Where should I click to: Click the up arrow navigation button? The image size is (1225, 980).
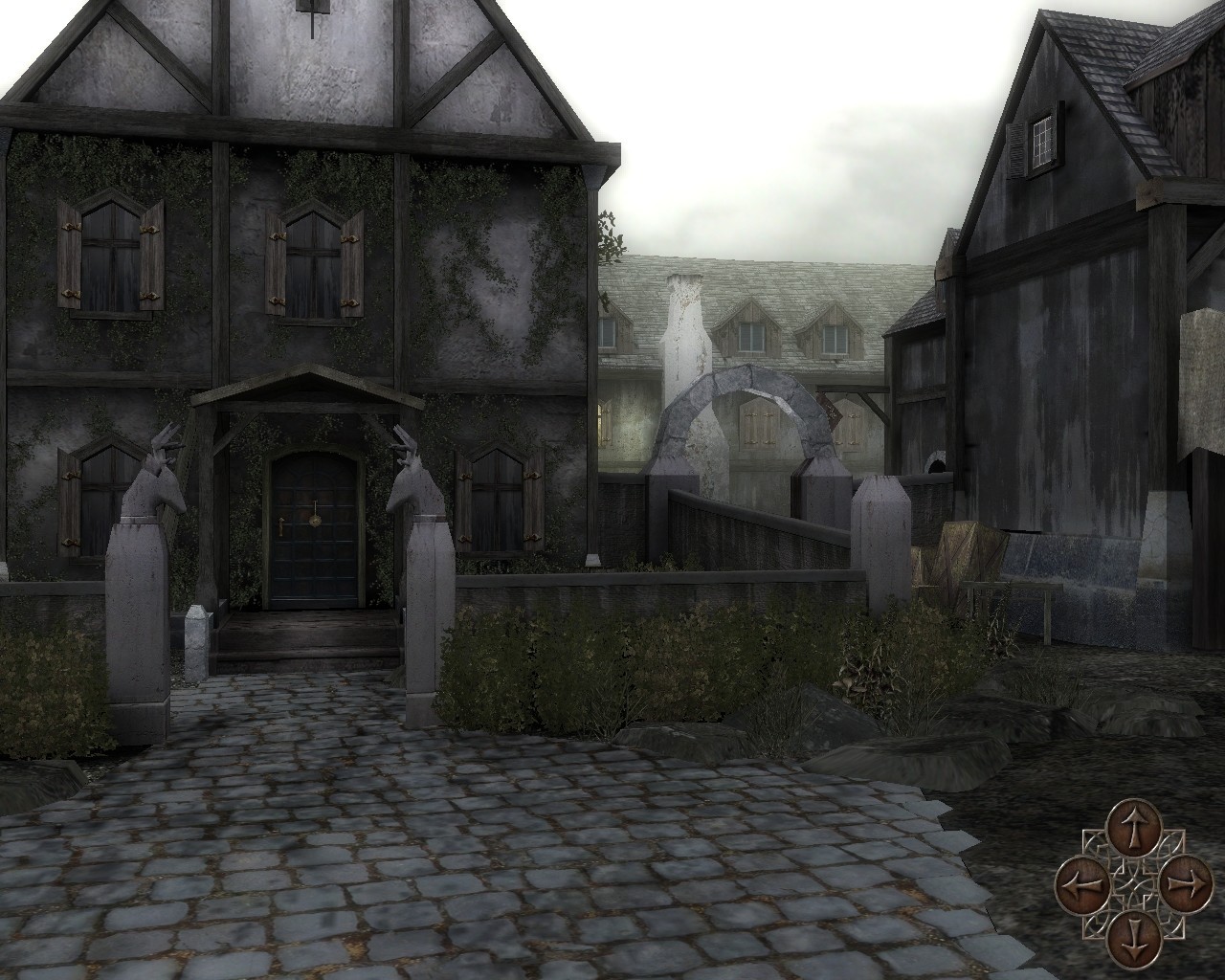pos(1132,829)
